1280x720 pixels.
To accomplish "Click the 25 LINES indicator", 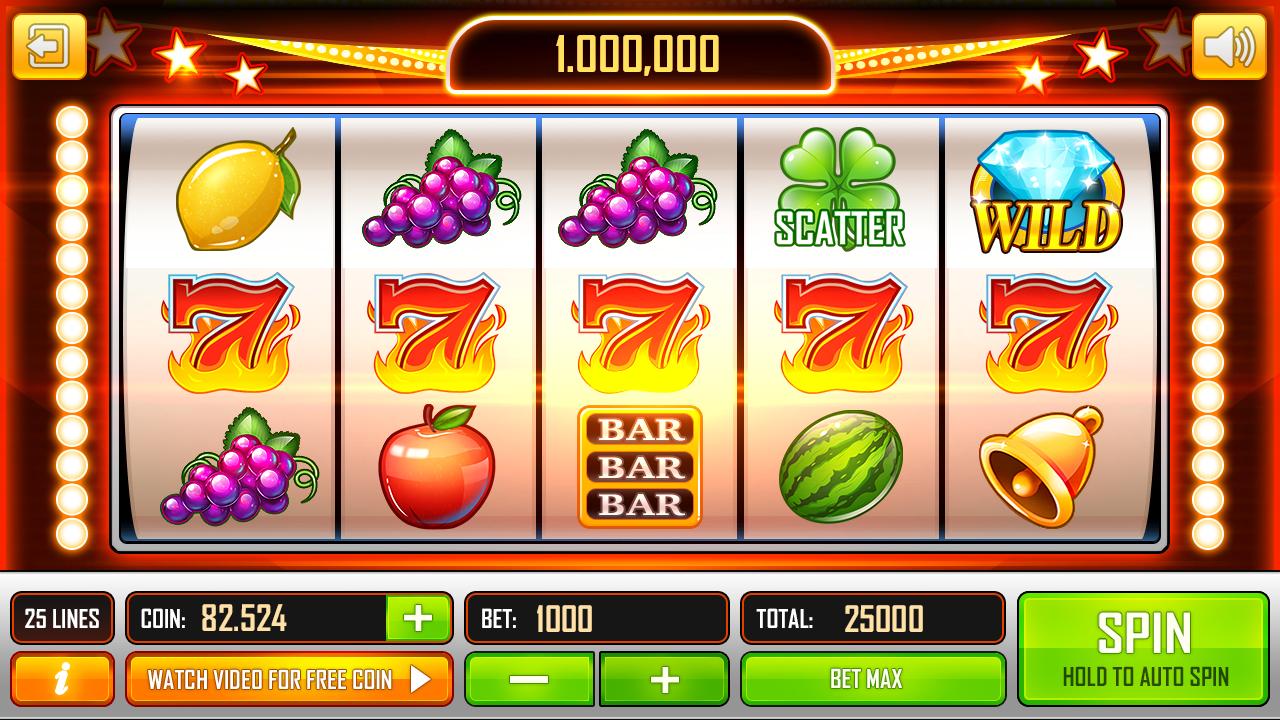I will (x=62, y=618).
